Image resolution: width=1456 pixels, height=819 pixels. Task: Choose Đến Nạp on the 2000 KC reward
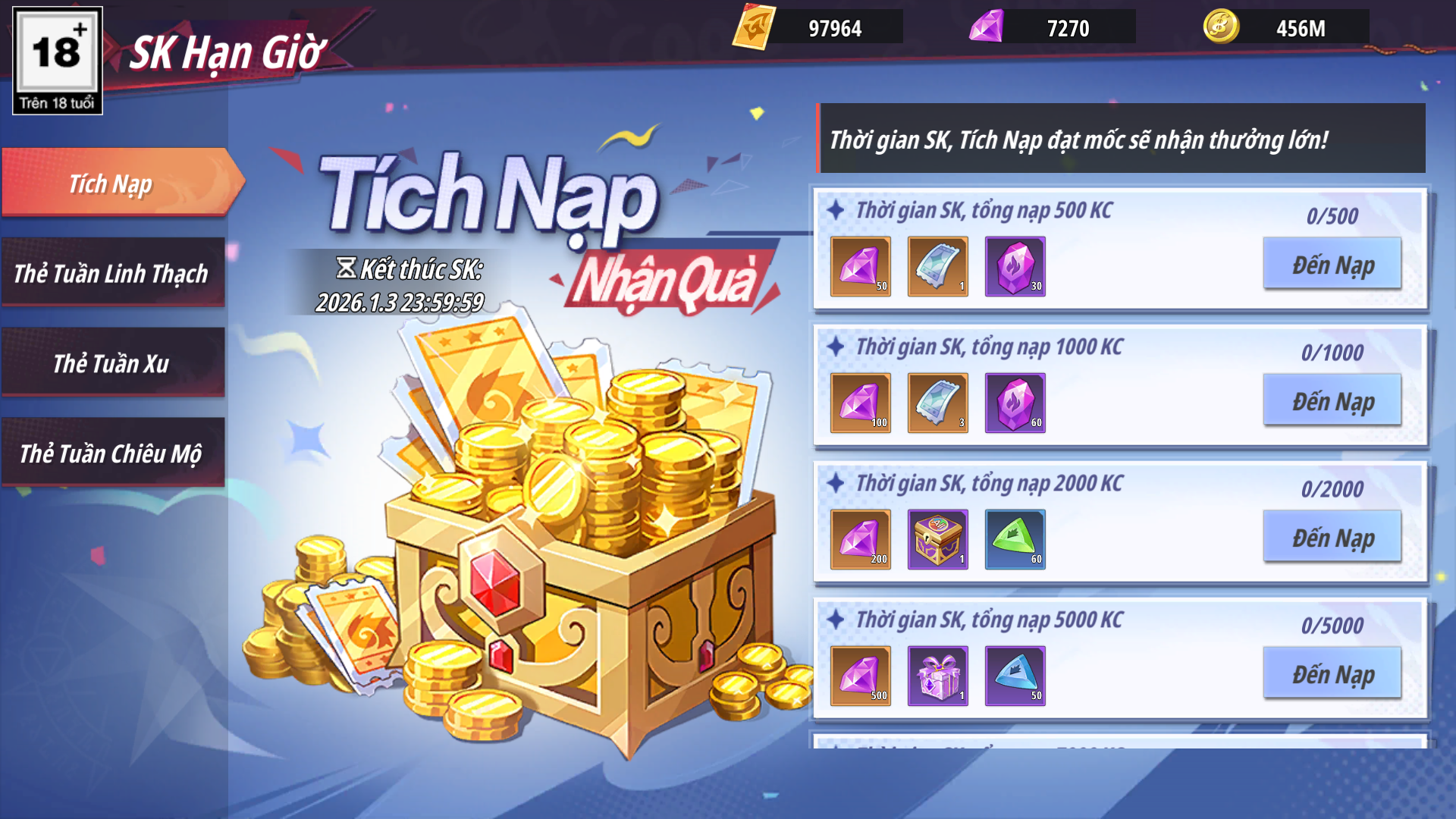(1332, 537)
